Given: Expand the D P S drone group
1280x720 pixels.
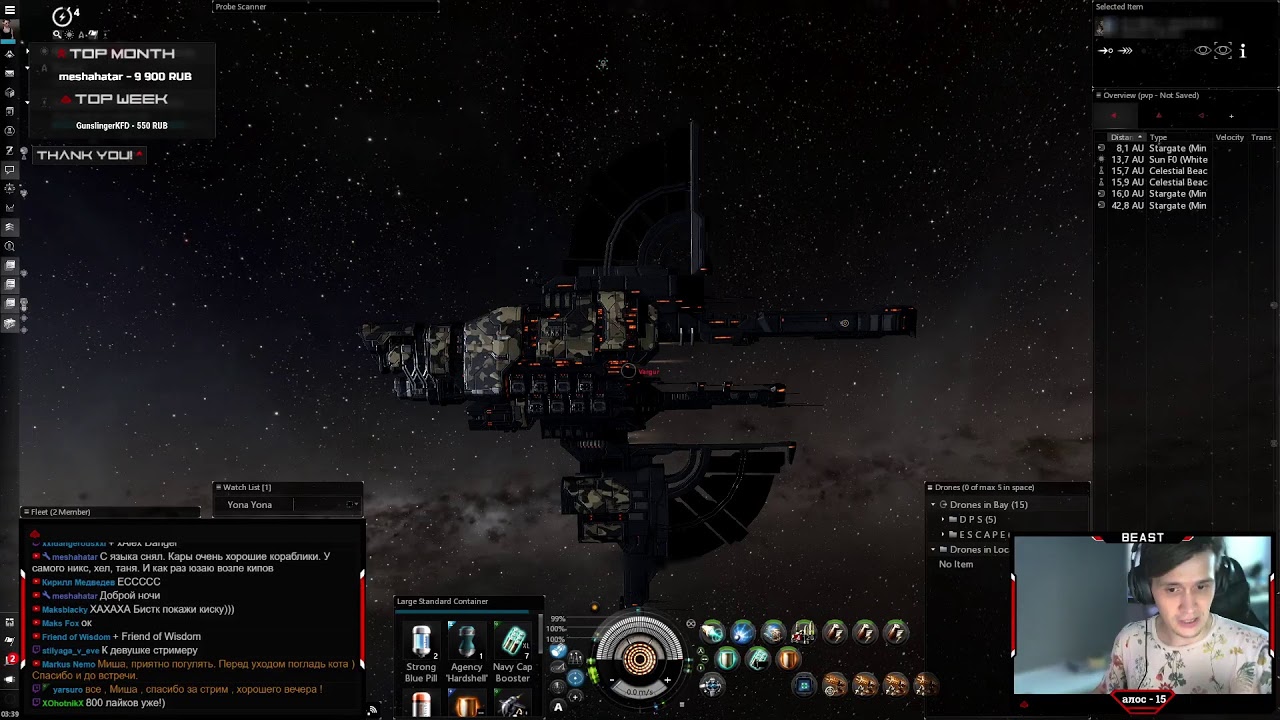Looking at the screenshot, I should [x=943, y=520].
